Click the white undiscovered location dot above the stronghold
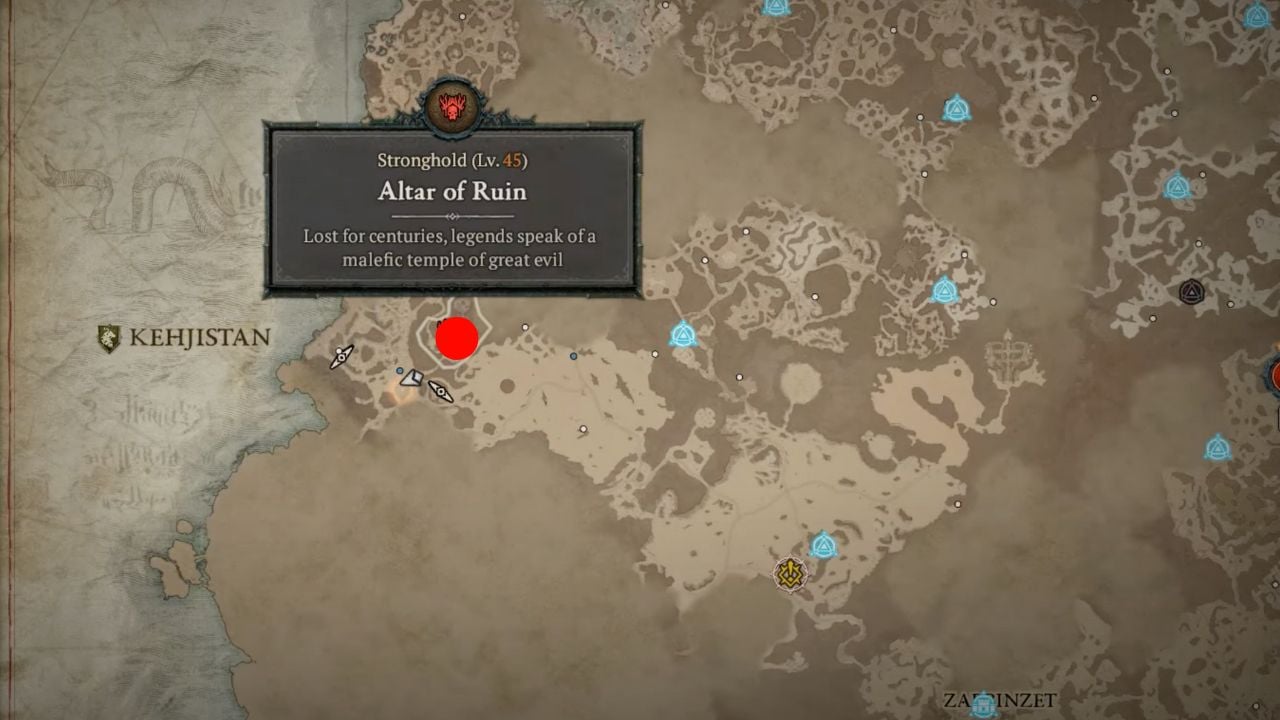Image resolution: width=1280 pixels, height=720 pixels. 525,327
